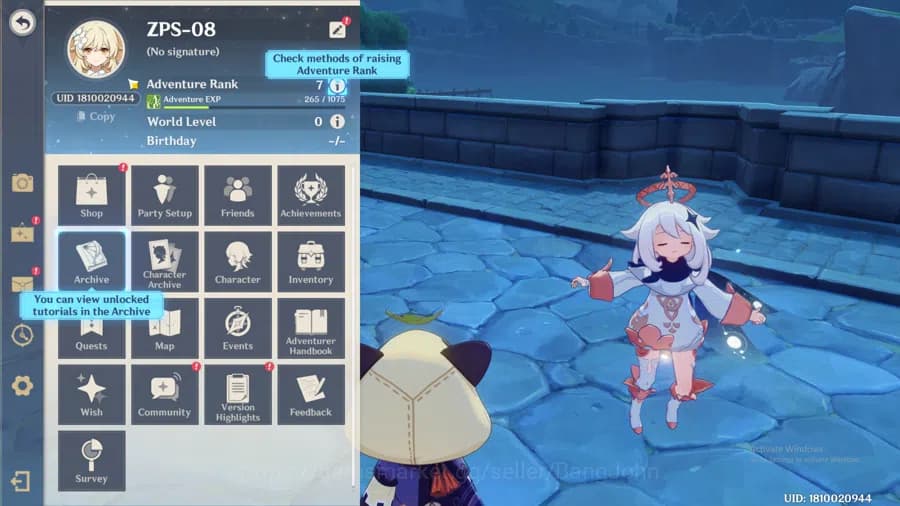Launch the Survey tile
900x506 pixels.
tap(92, 460)
